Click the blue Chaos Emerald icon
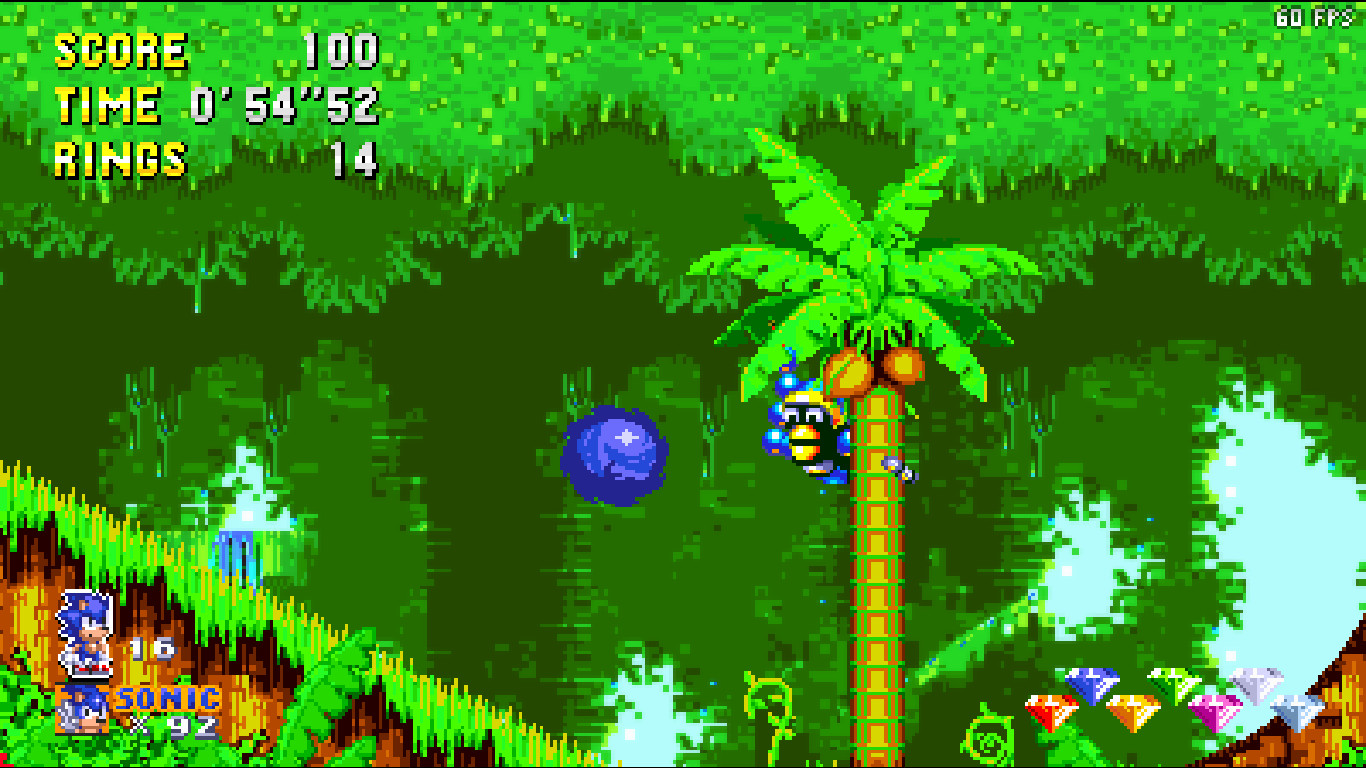Screen dimensions: 1366x768 pos(1092,683)
